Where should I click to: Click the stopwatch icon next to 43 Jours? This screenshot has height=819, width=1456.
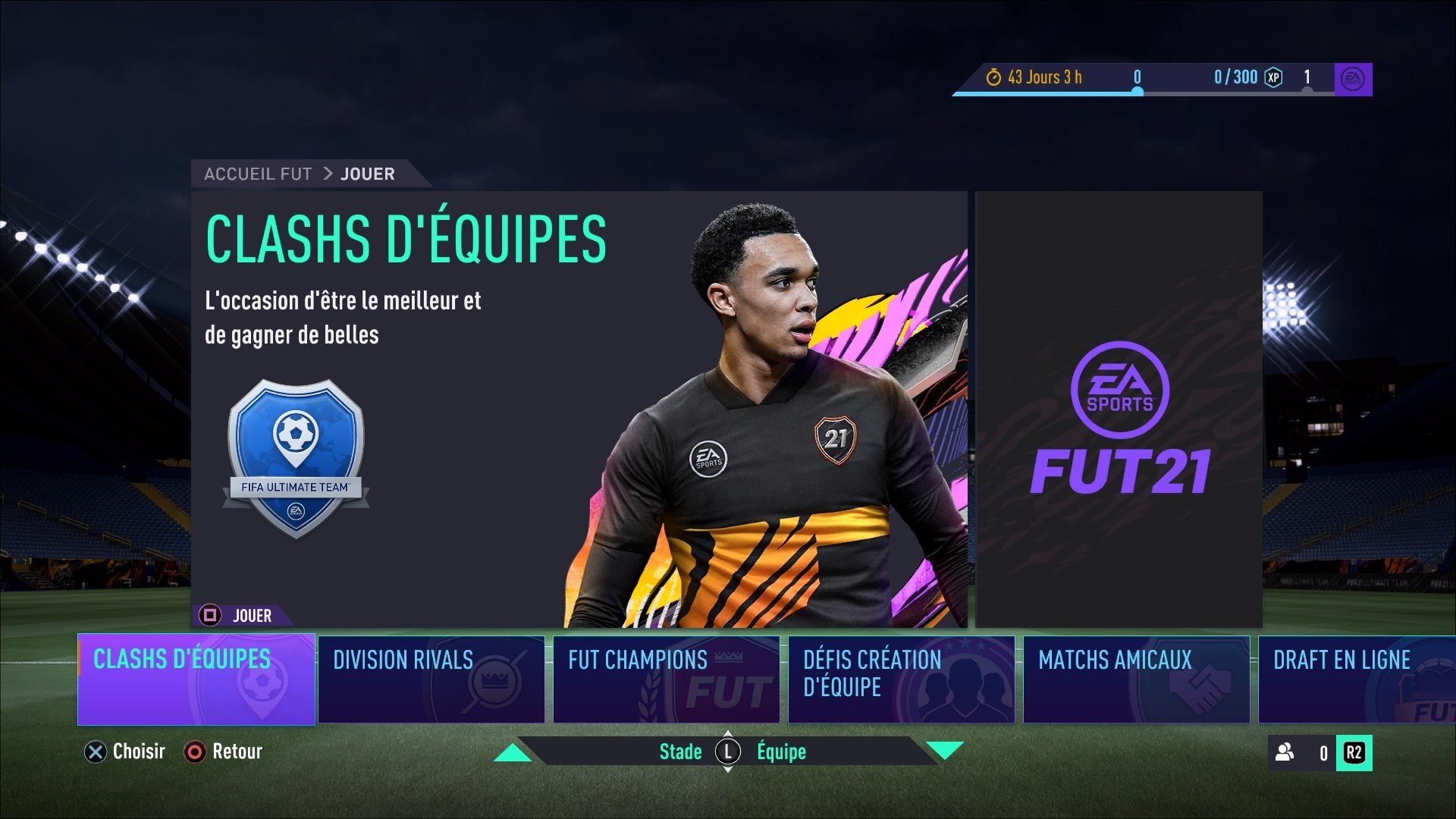[995, 77]
